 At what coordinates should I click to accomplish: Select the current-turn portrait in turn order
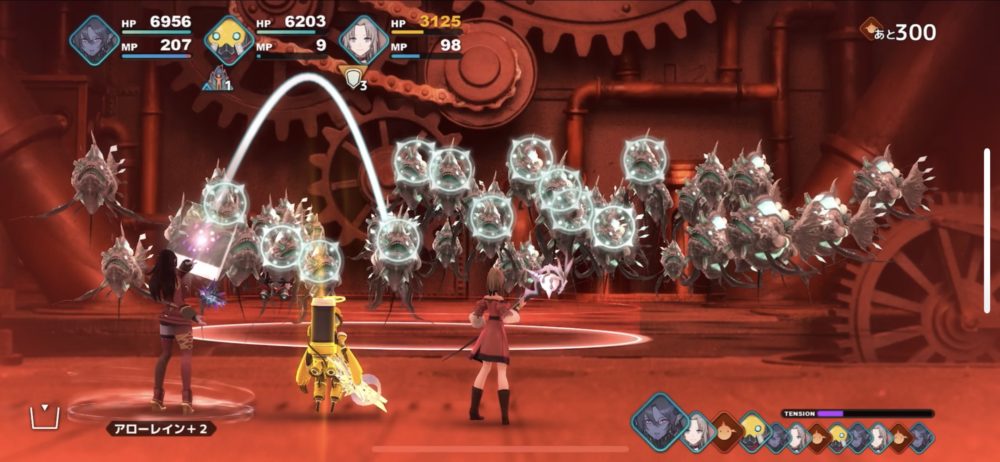[x=659, y=420]
